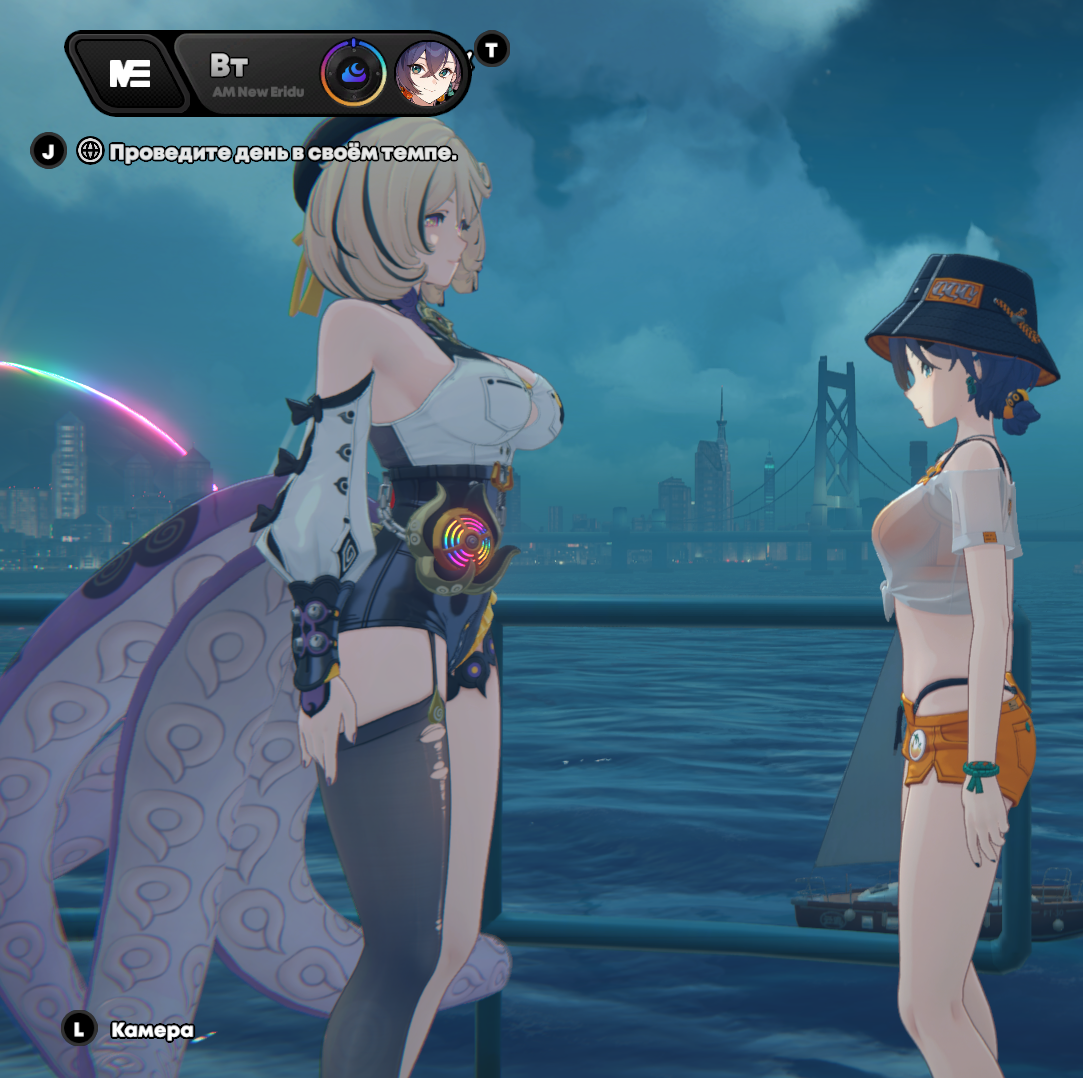Open the quest tracker globe objective
The image size is (1083, 1078).
click(90, 152)
